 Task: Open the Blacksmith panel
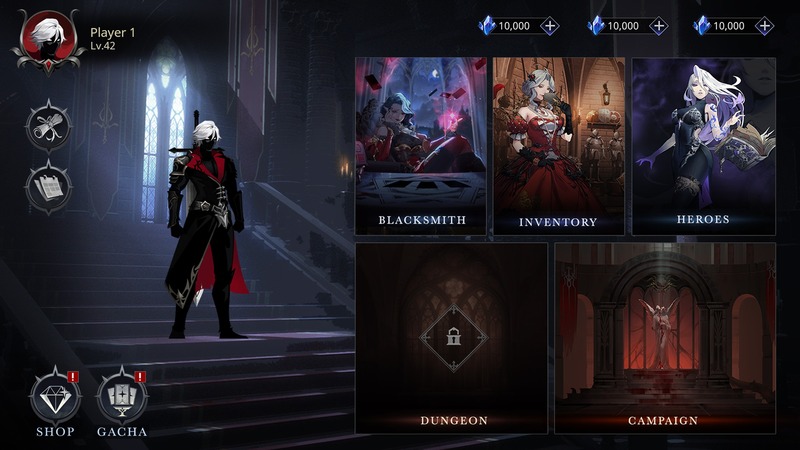tap(420, 146)
